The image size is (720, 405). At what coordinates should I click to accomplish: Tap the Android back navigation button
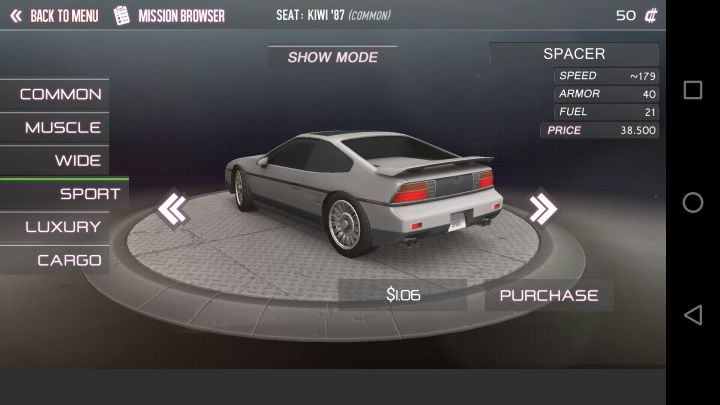(692, 315)
